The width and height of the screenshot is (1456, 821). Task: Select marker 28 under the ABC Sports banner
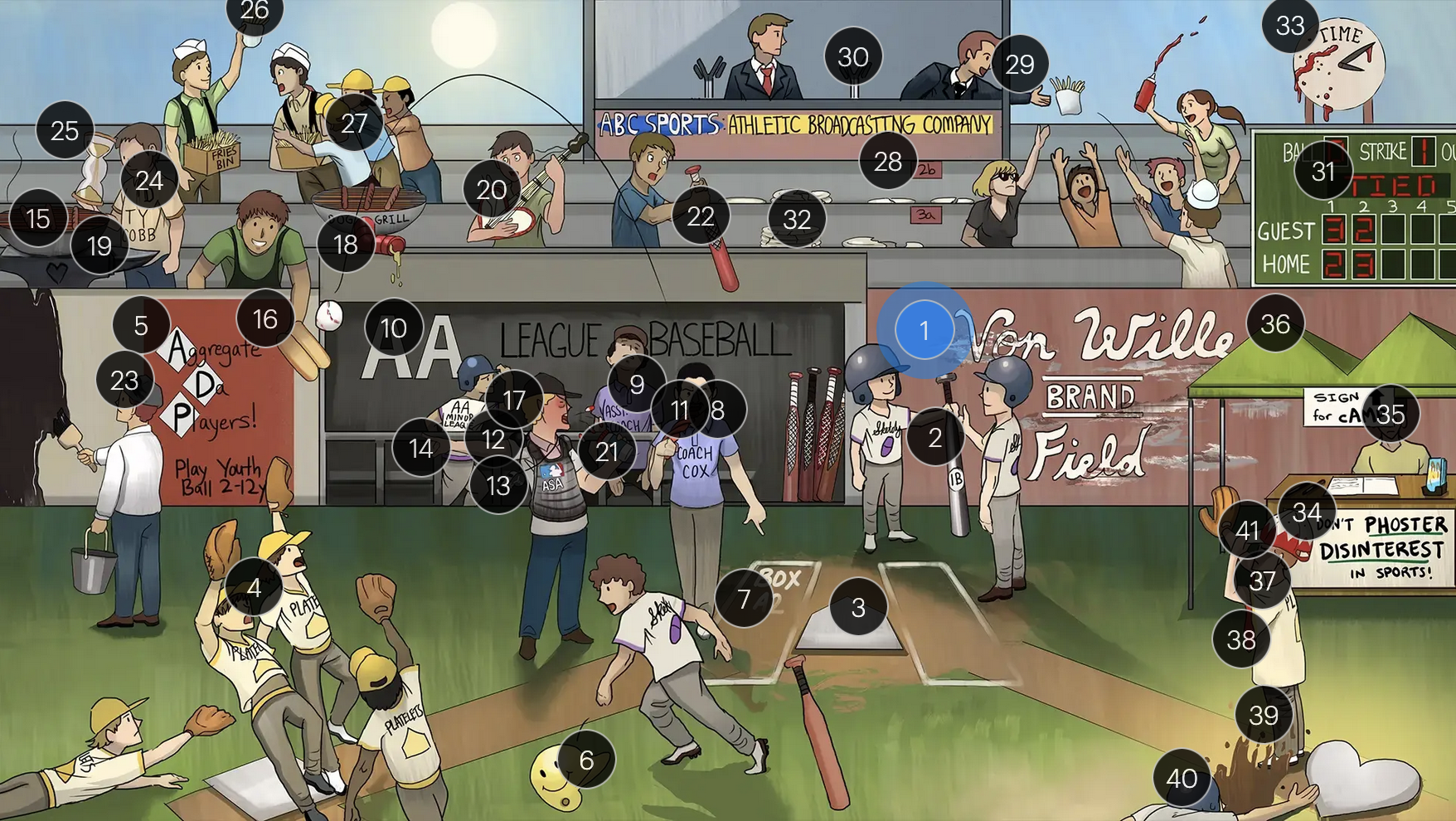[888, 161]
